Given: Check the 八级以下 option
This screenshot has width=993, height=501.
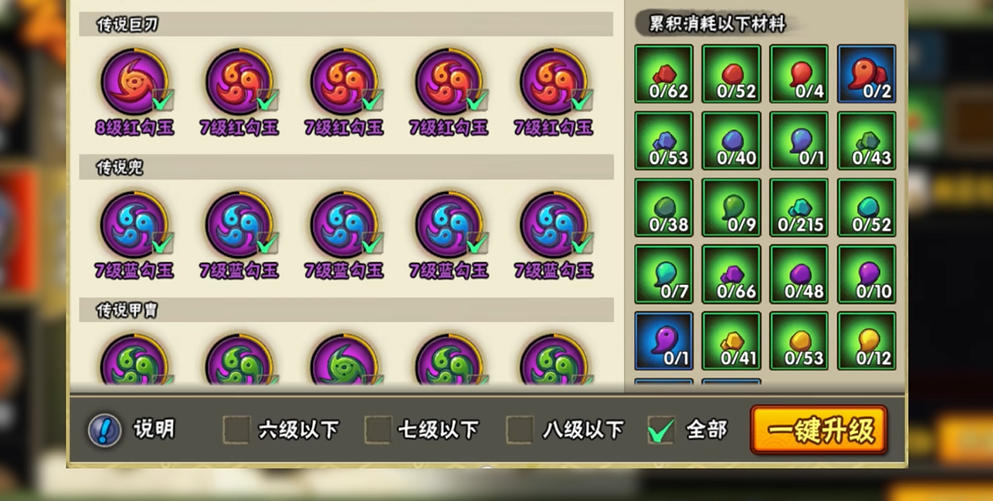Looking at the screenshot, I should pyautogui.click(x=519, y=430).
